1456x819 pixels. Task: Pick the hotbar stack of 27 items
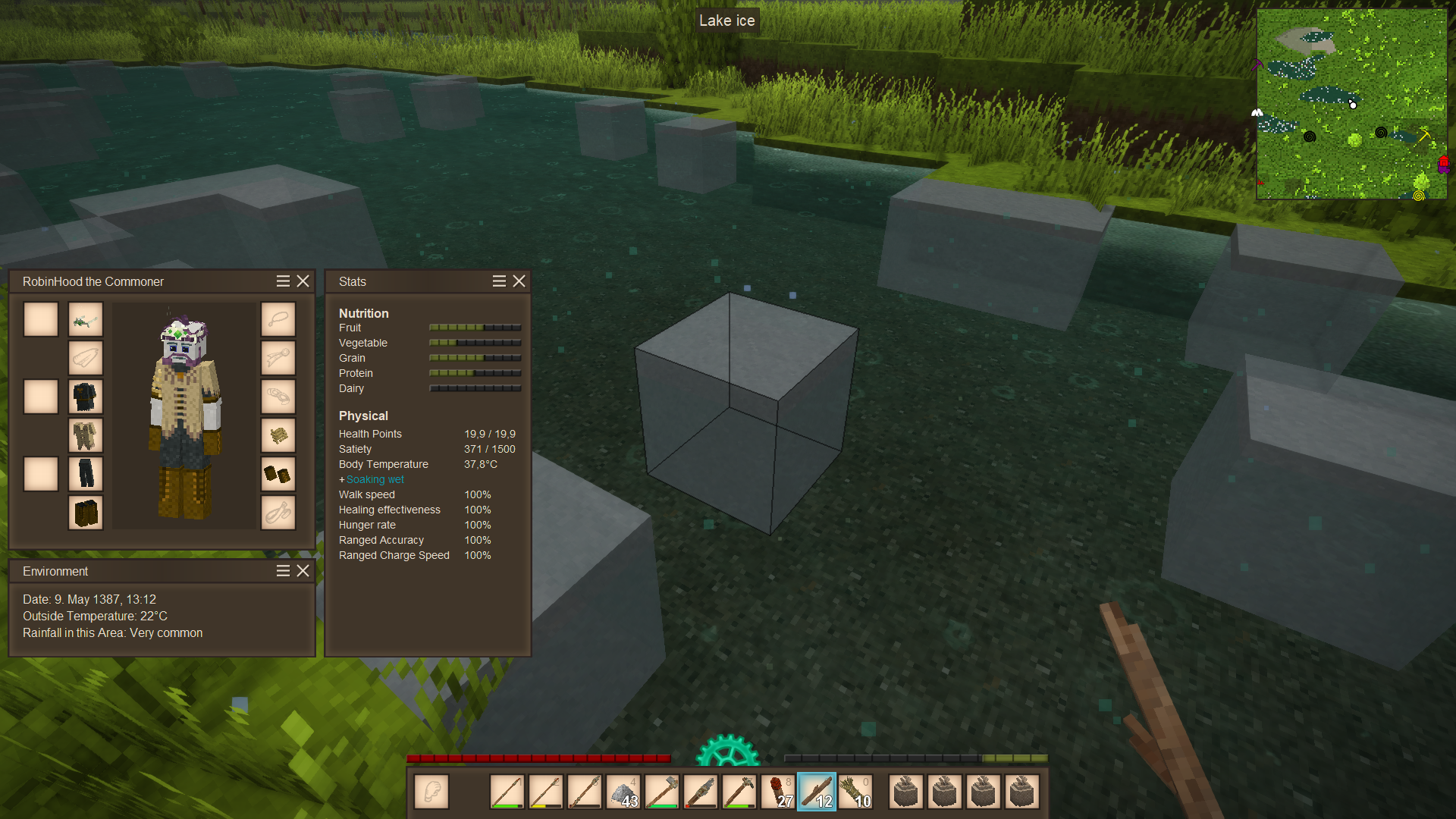[778, 792]
